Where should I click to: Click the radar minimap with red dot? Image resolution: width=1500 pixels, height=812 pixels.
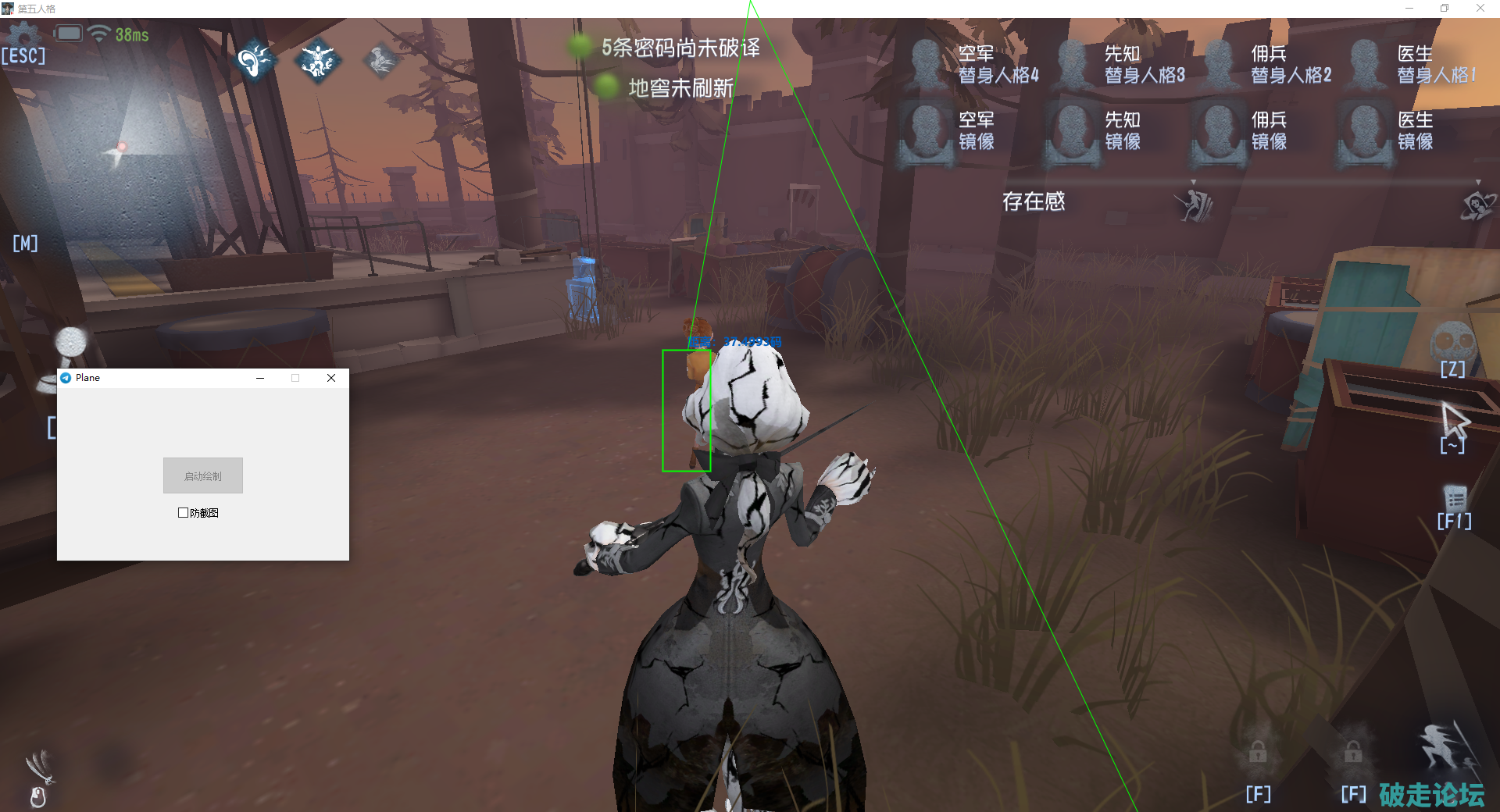pyautogui.click(x=117, y=148)
